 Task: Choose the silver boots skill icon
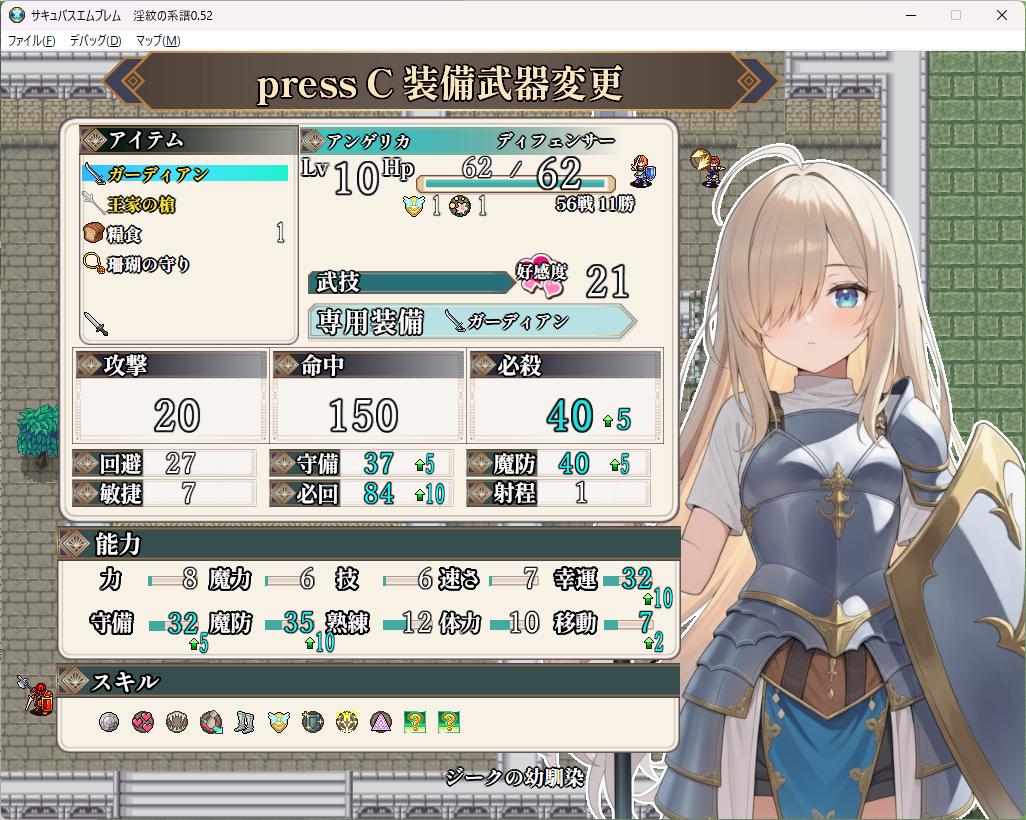click(x=245, y=721)
